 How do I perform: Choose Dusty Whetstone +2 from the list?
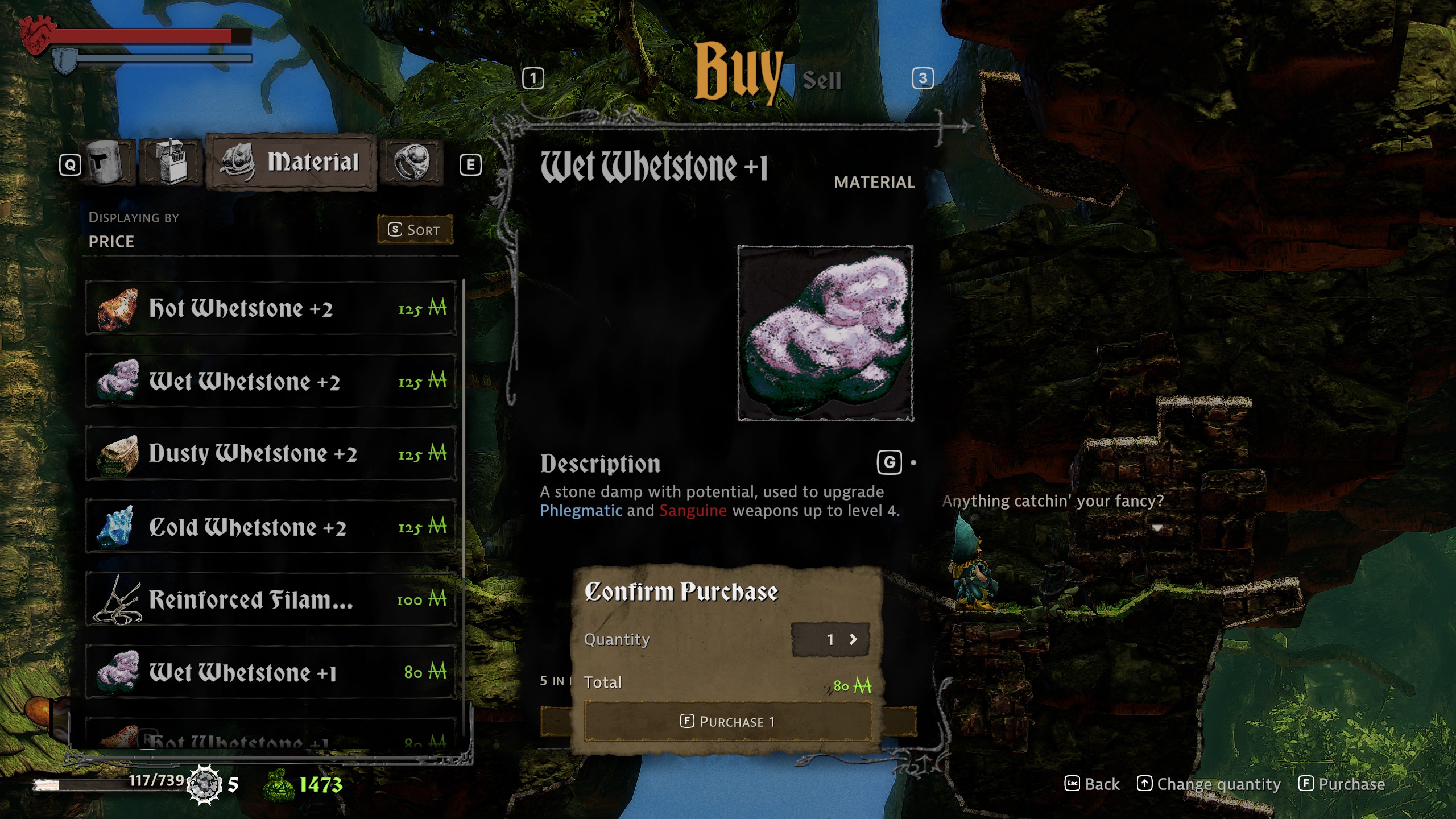point(271,454)
